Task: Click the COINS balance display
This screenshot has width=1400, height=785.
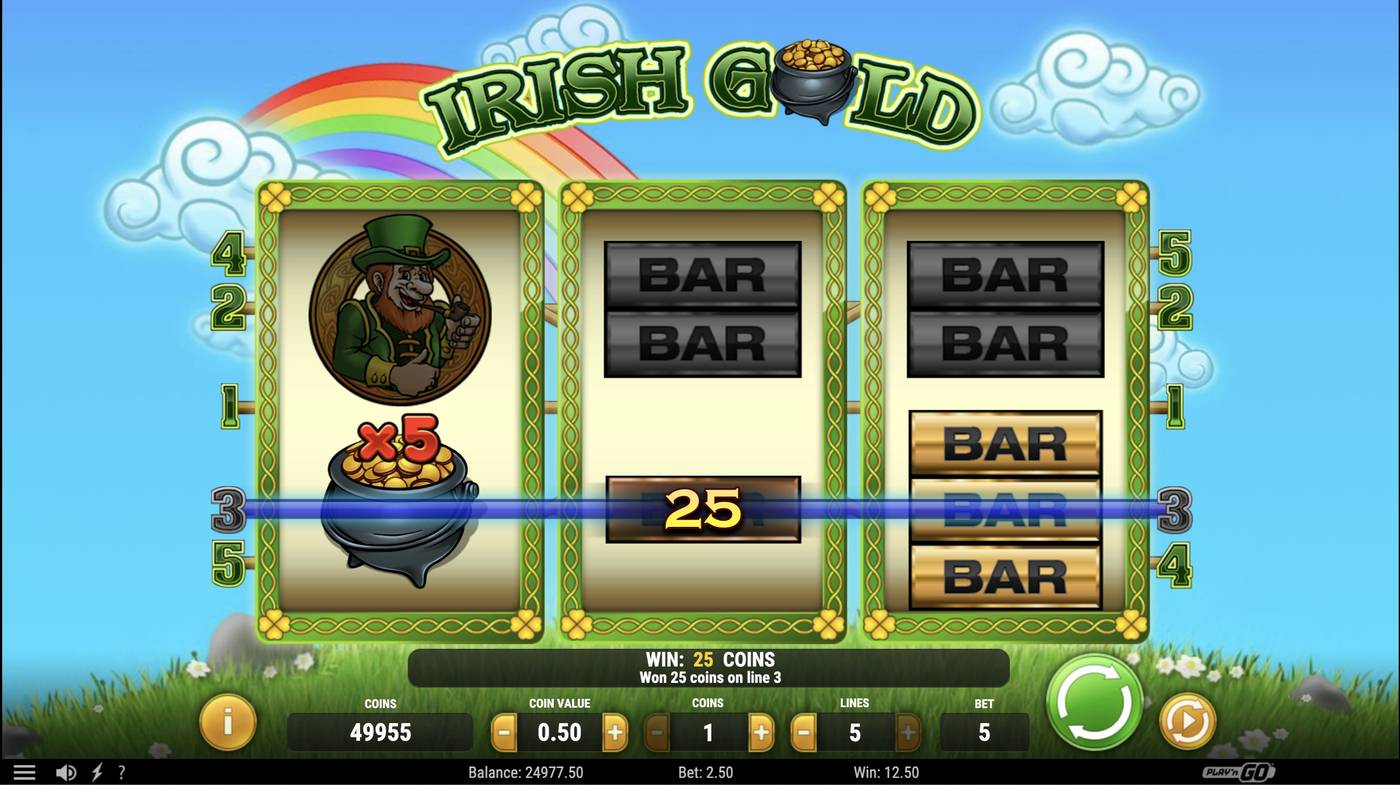Action: 380,731
